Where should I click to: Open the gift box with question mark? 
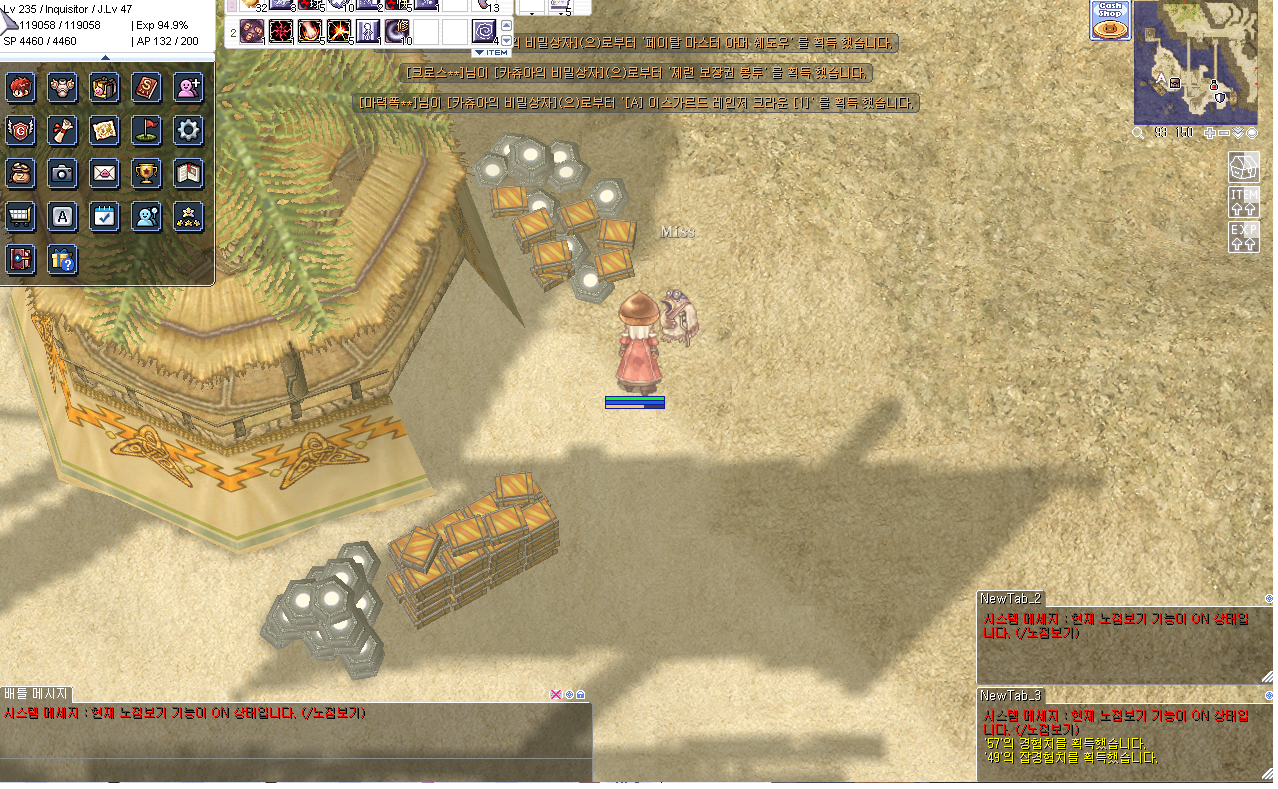62,260
